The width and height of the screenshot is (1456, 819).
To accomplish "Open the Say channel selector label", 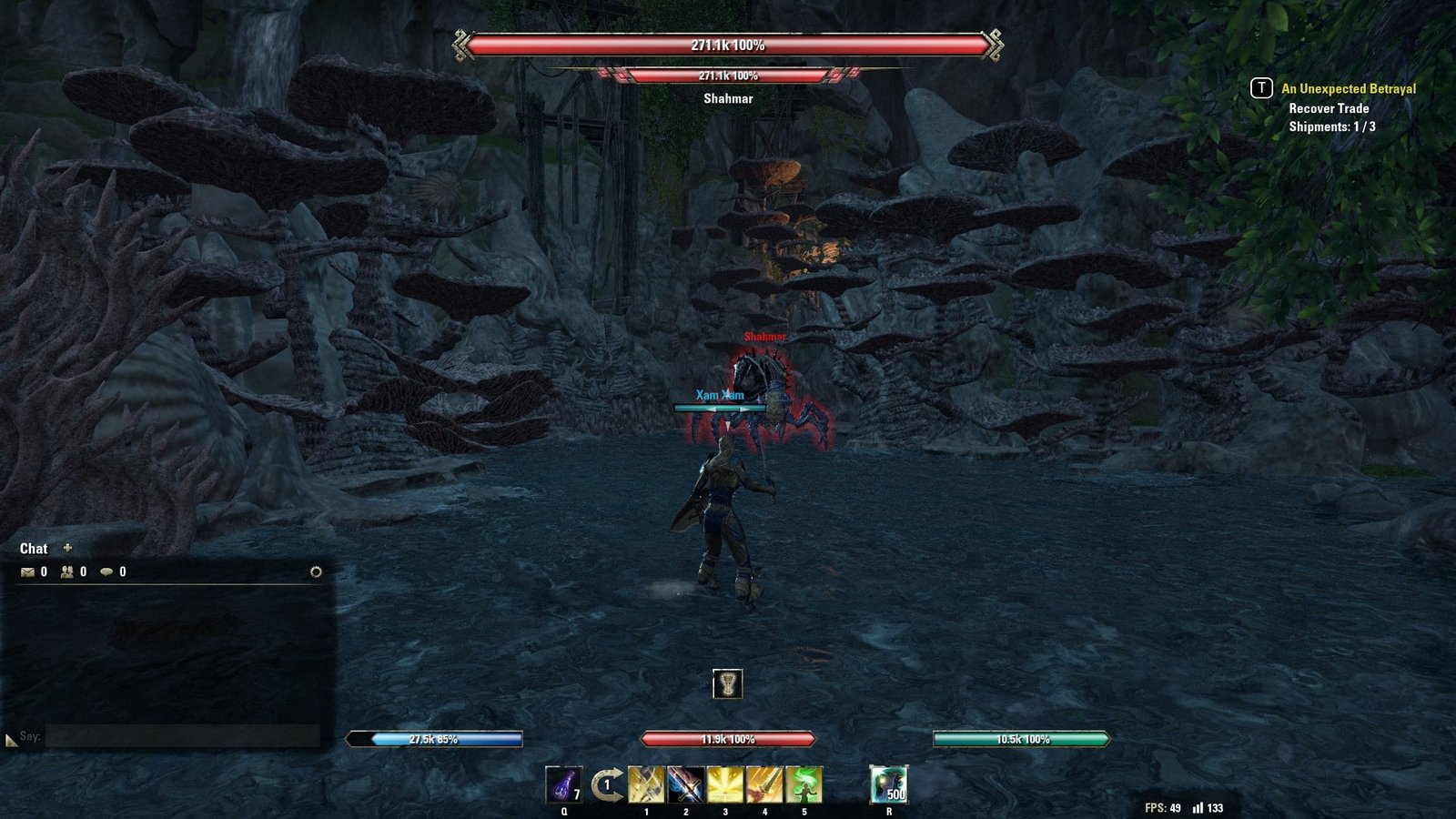I will click(x=30, y=736).
